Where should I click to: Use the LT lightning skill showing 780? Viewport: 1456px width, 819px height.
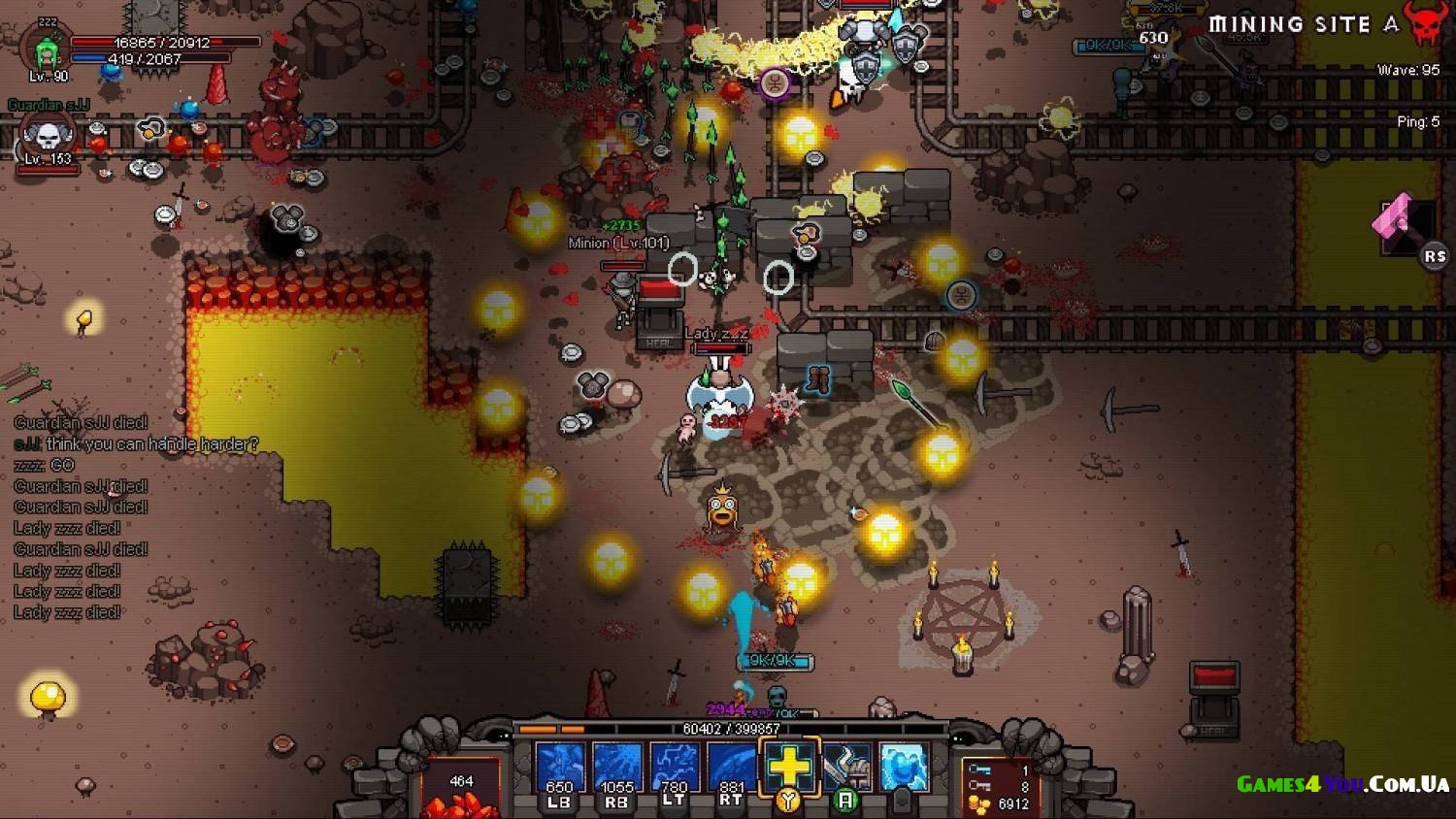[675, 770]
